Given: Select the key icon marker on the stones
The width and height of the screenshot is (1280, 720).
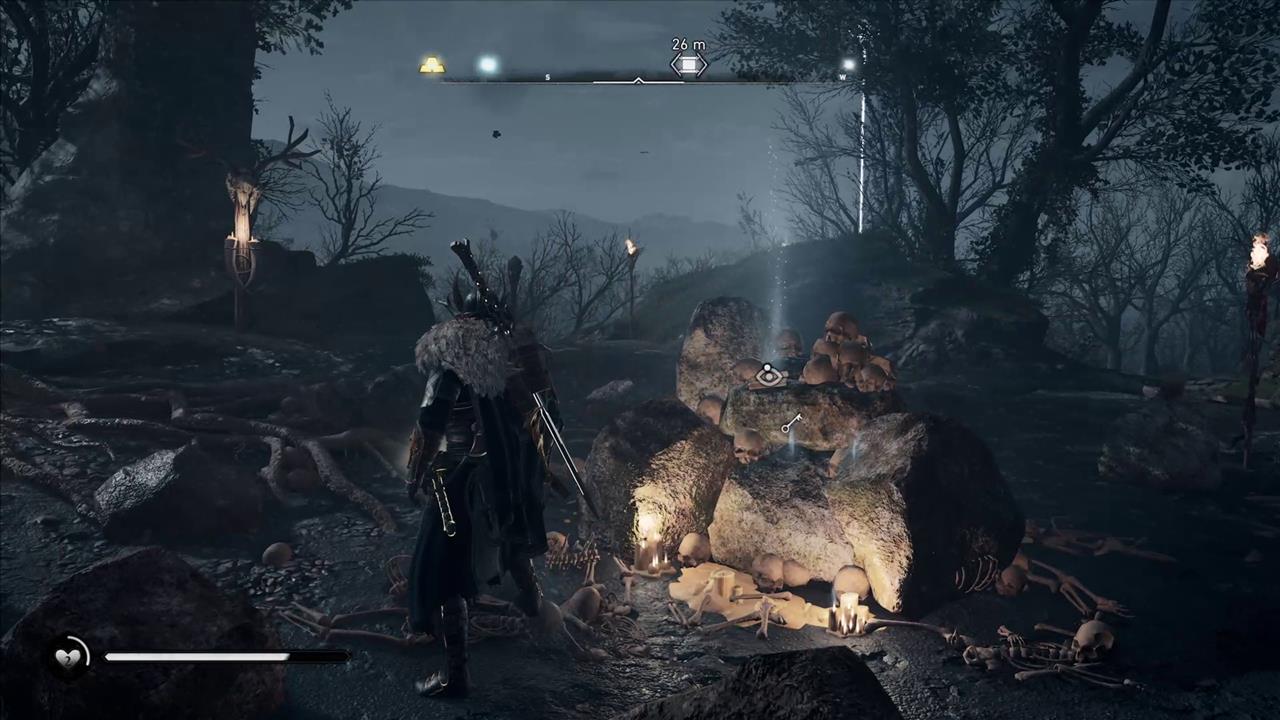Looking at the screenshot, I should pos(791,424).
